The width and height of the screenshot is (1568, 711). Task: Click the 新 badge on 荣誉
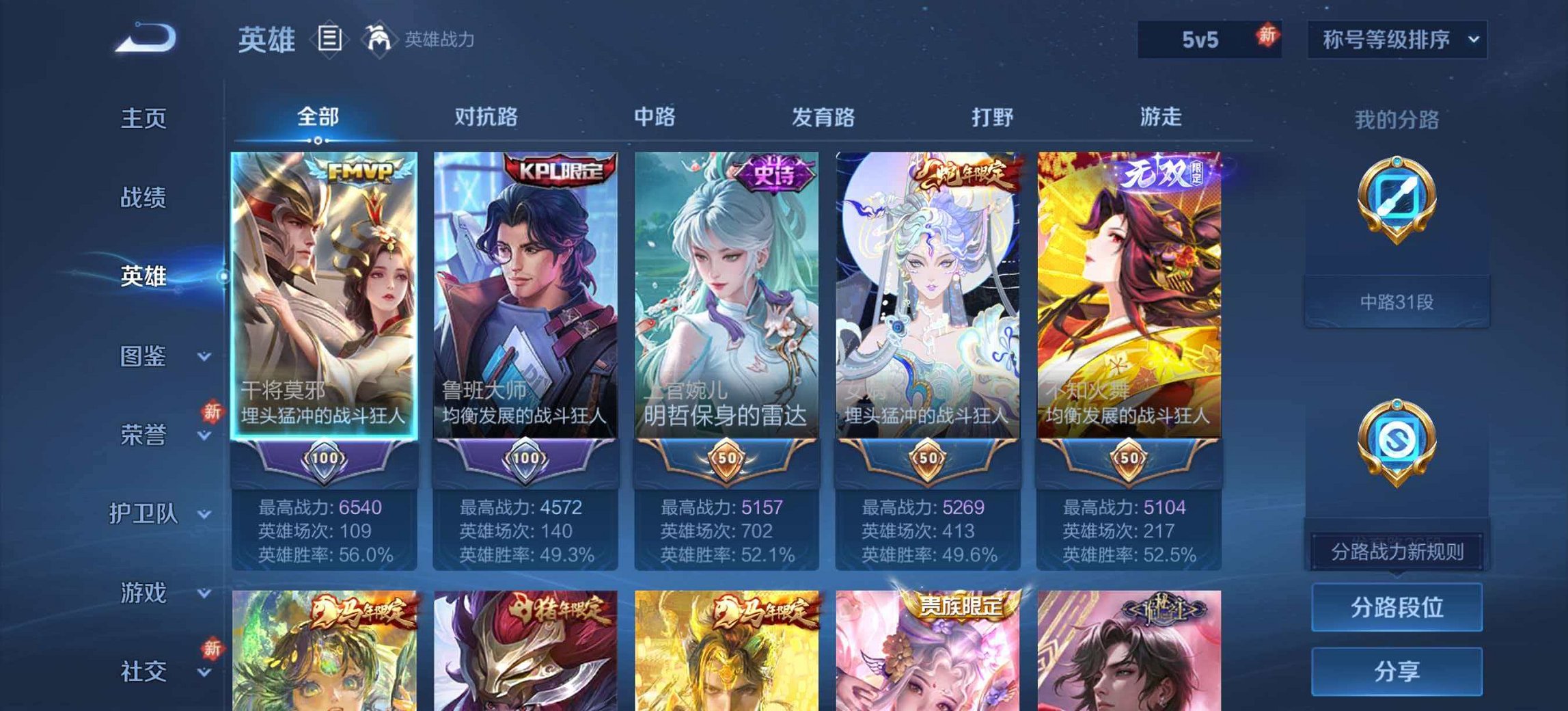212,410
